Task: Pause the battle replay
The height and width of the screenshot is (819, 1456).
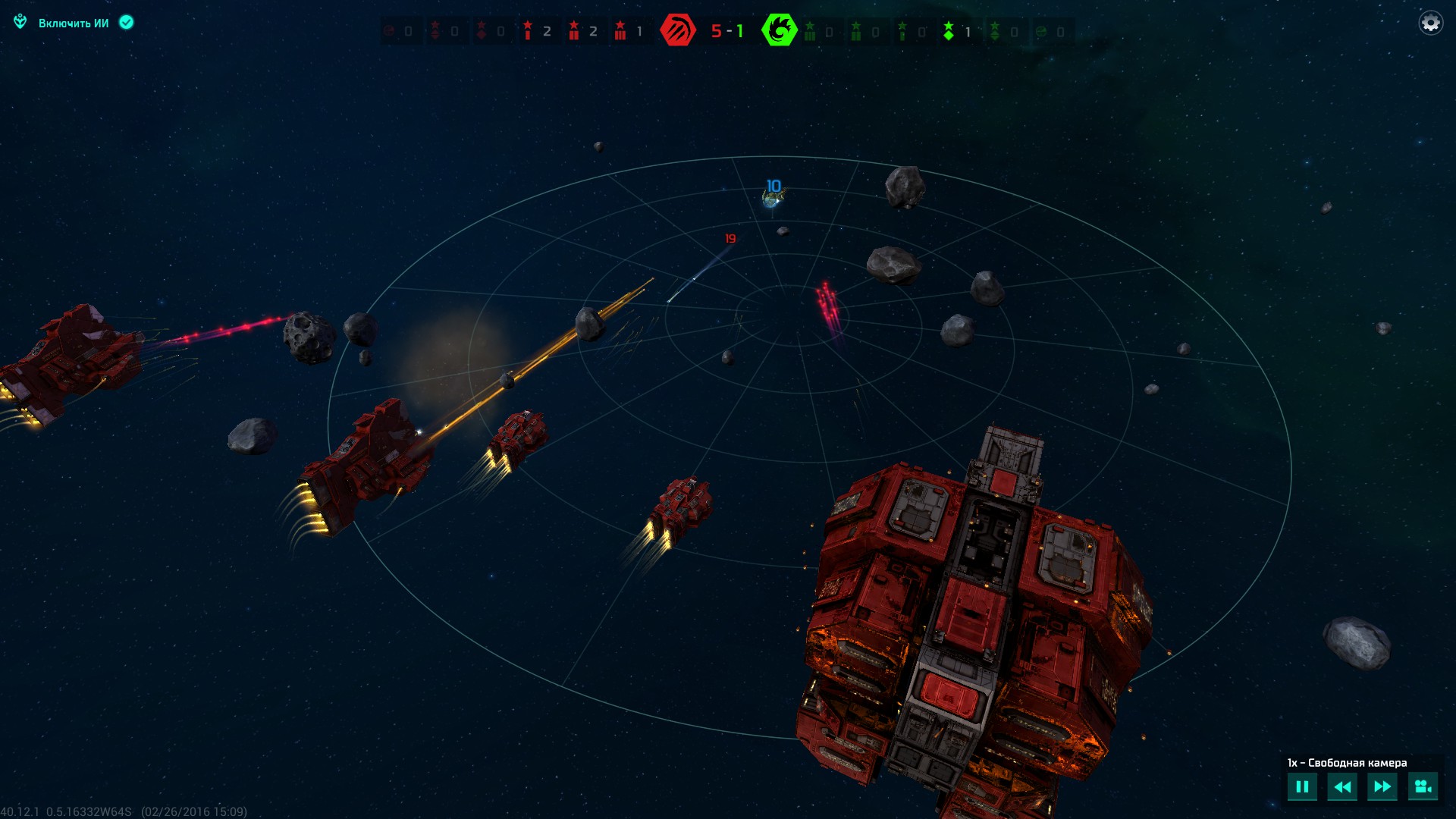Action: tap(1302, 786)
